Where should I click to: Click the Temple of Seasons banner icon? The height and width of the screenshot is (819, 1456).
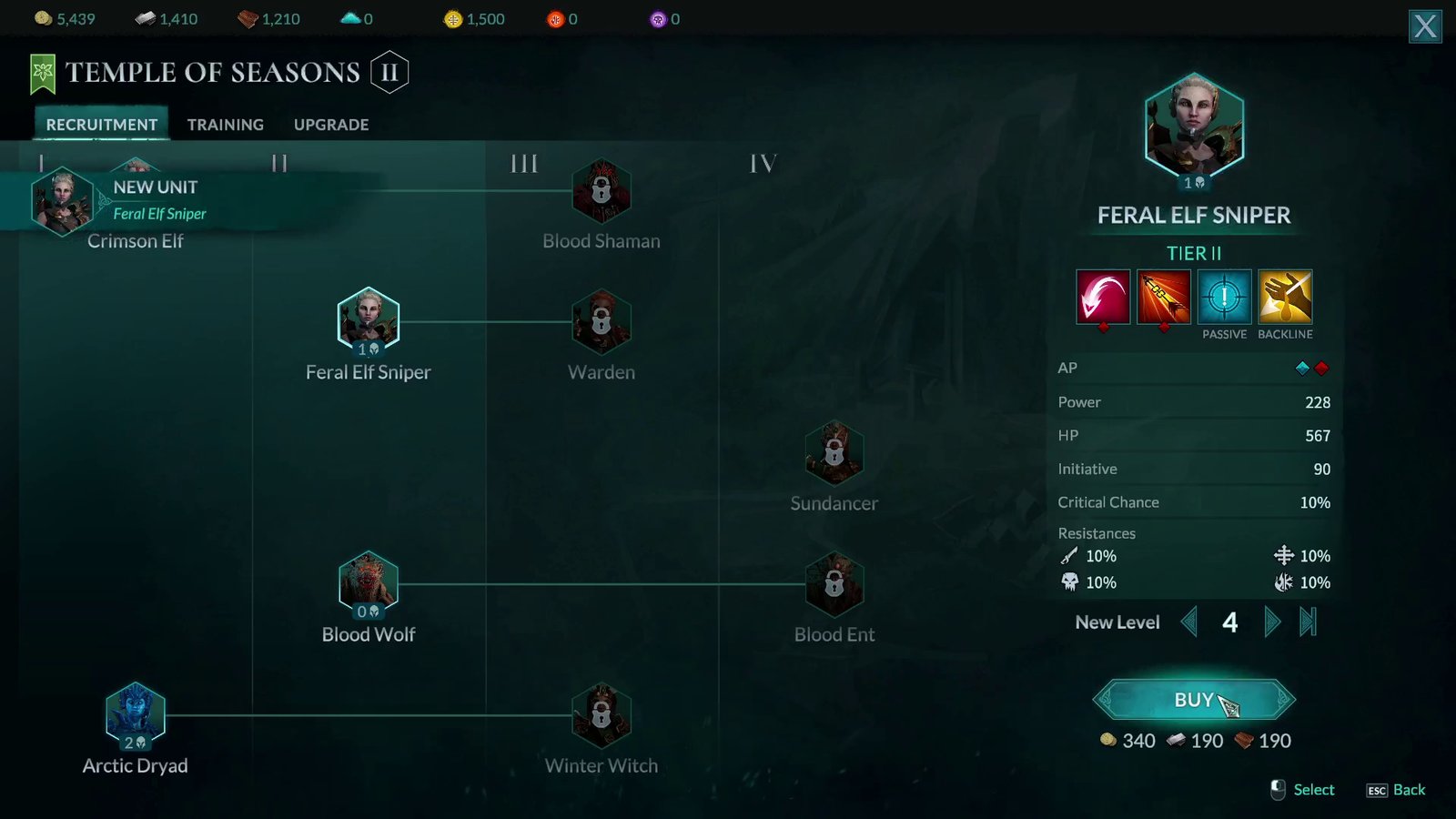[43, 72]
